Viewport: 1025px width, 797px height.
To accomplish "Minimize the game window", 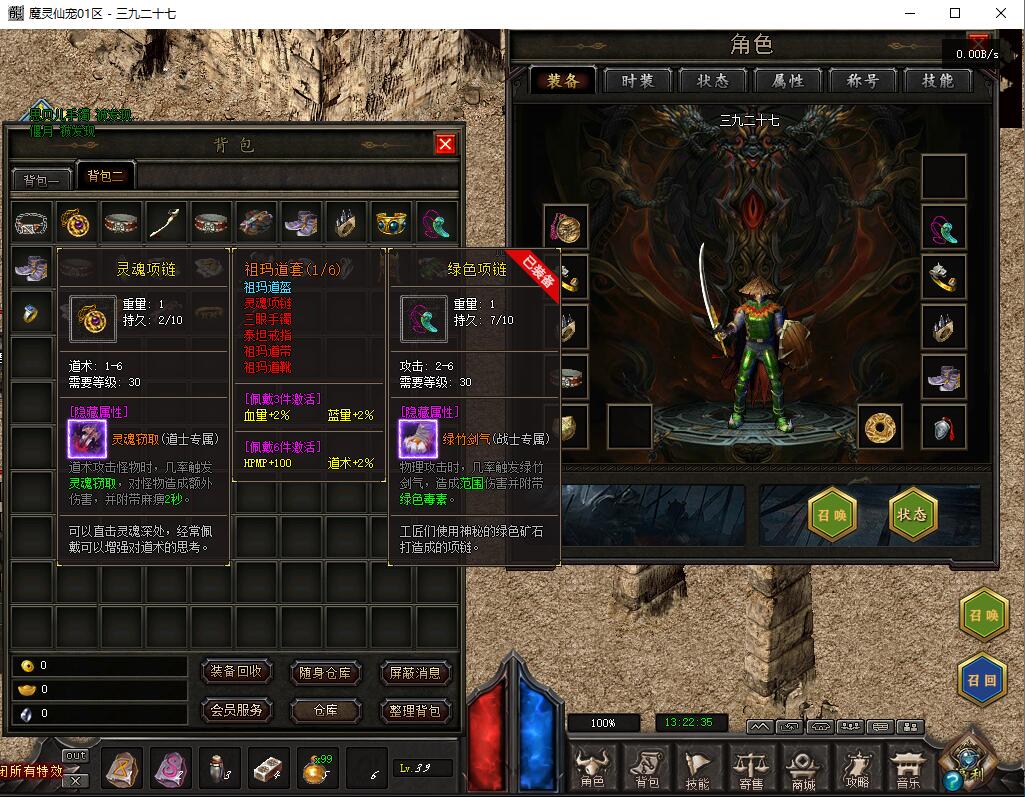I will pos(910,13).
